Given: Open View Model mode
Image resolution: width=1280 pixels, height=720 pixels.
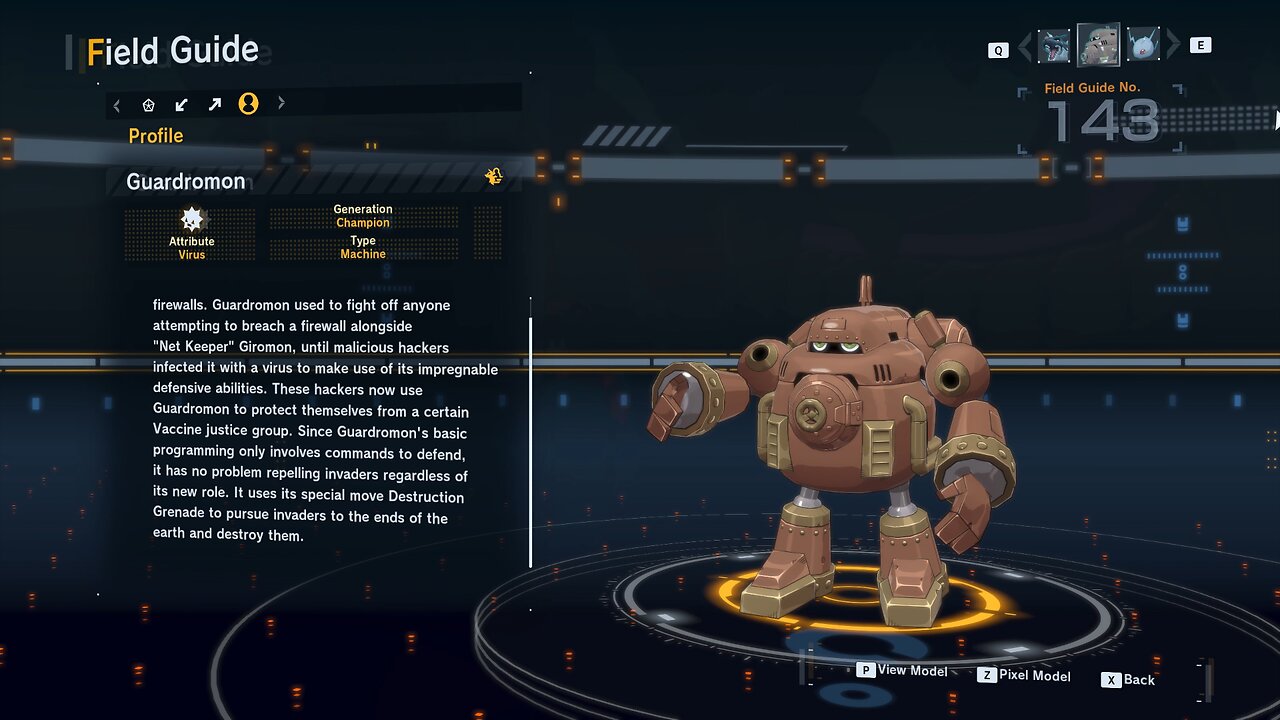Looking at the screenshot, I should tap(902, 670).
